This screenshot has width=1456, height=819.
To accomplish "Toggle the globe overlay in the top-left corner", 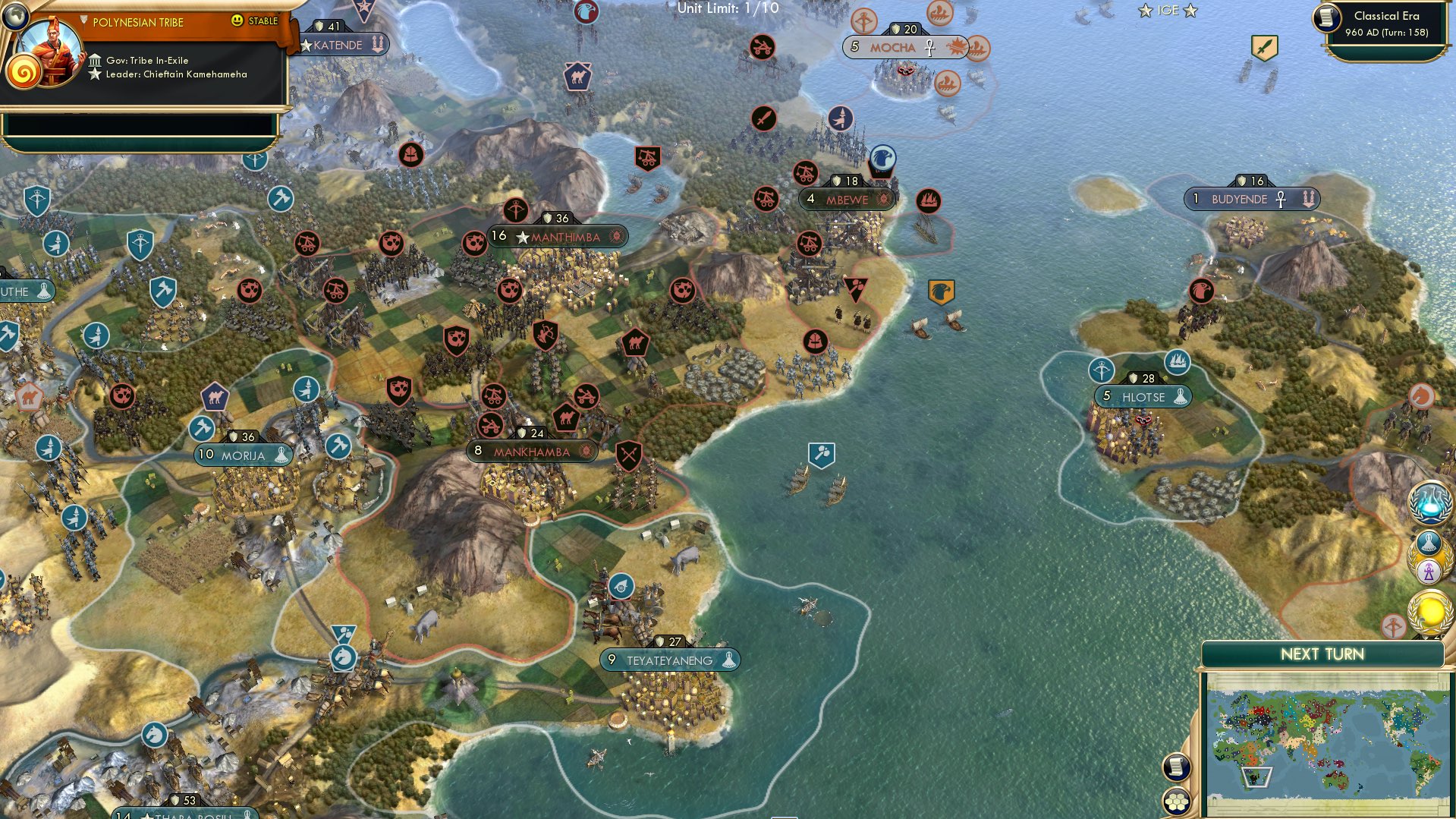I will pos(15,17).
